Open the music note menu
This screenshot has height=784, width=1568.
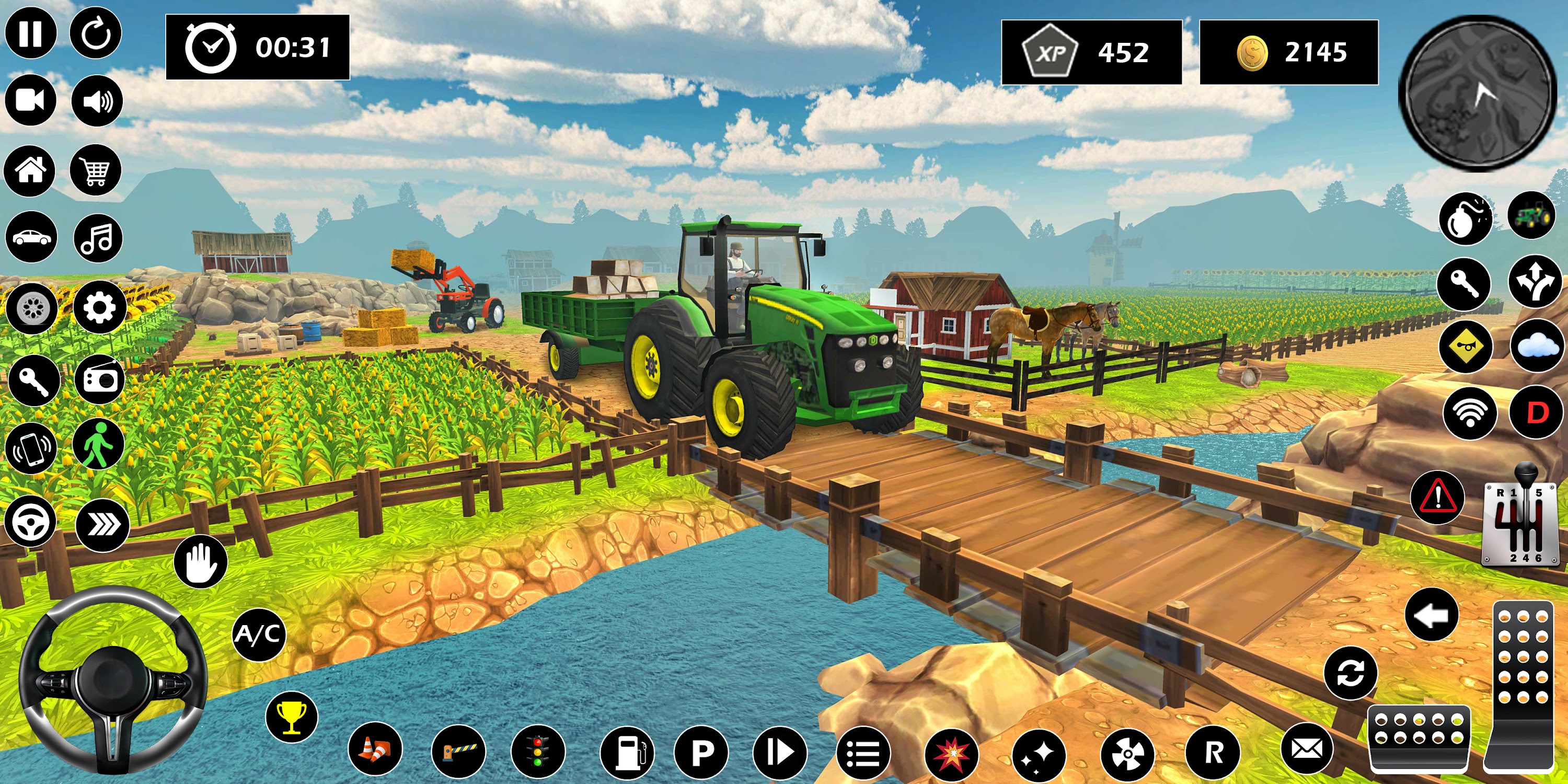(98, 238)
